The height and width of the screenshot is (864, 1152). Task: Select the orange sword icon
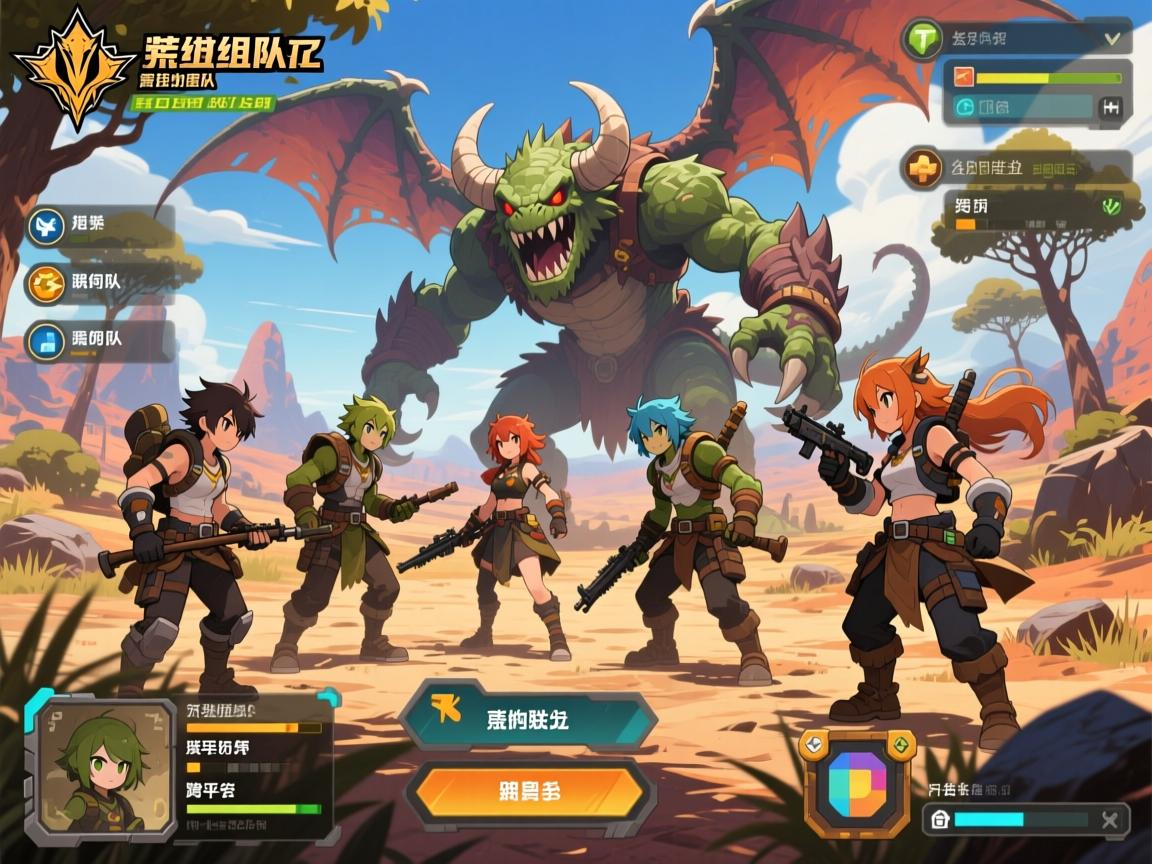pos(964,77)
